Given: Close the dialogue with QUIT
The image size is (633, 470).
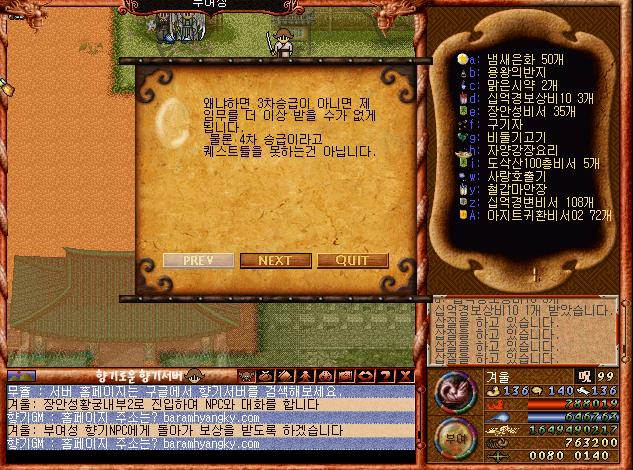Looking at the screenshot, I should coord(353,261).
